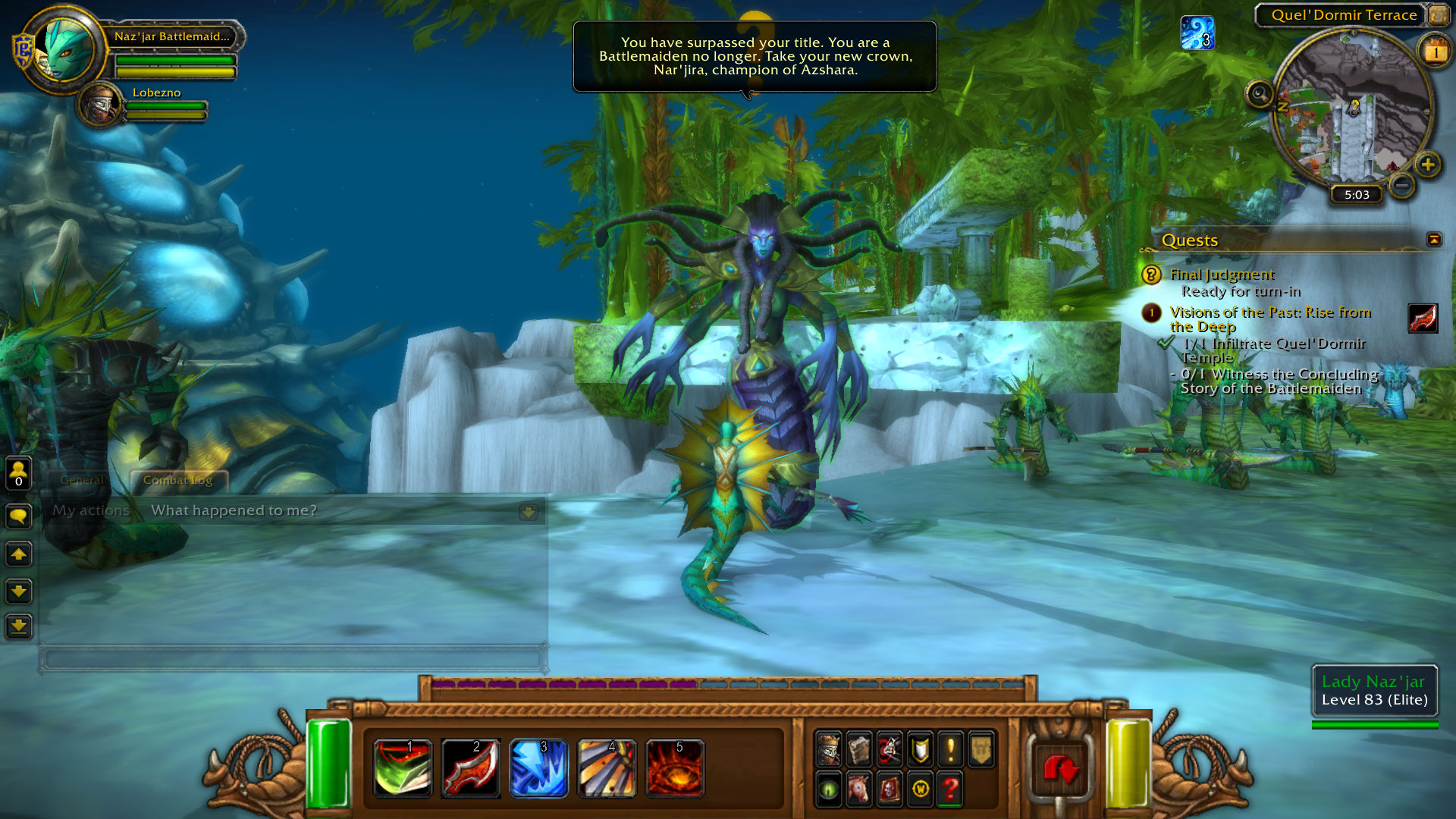Trigger the ability in action slot 4
This screenshot has width=1456, height=819.
(607, 767)
